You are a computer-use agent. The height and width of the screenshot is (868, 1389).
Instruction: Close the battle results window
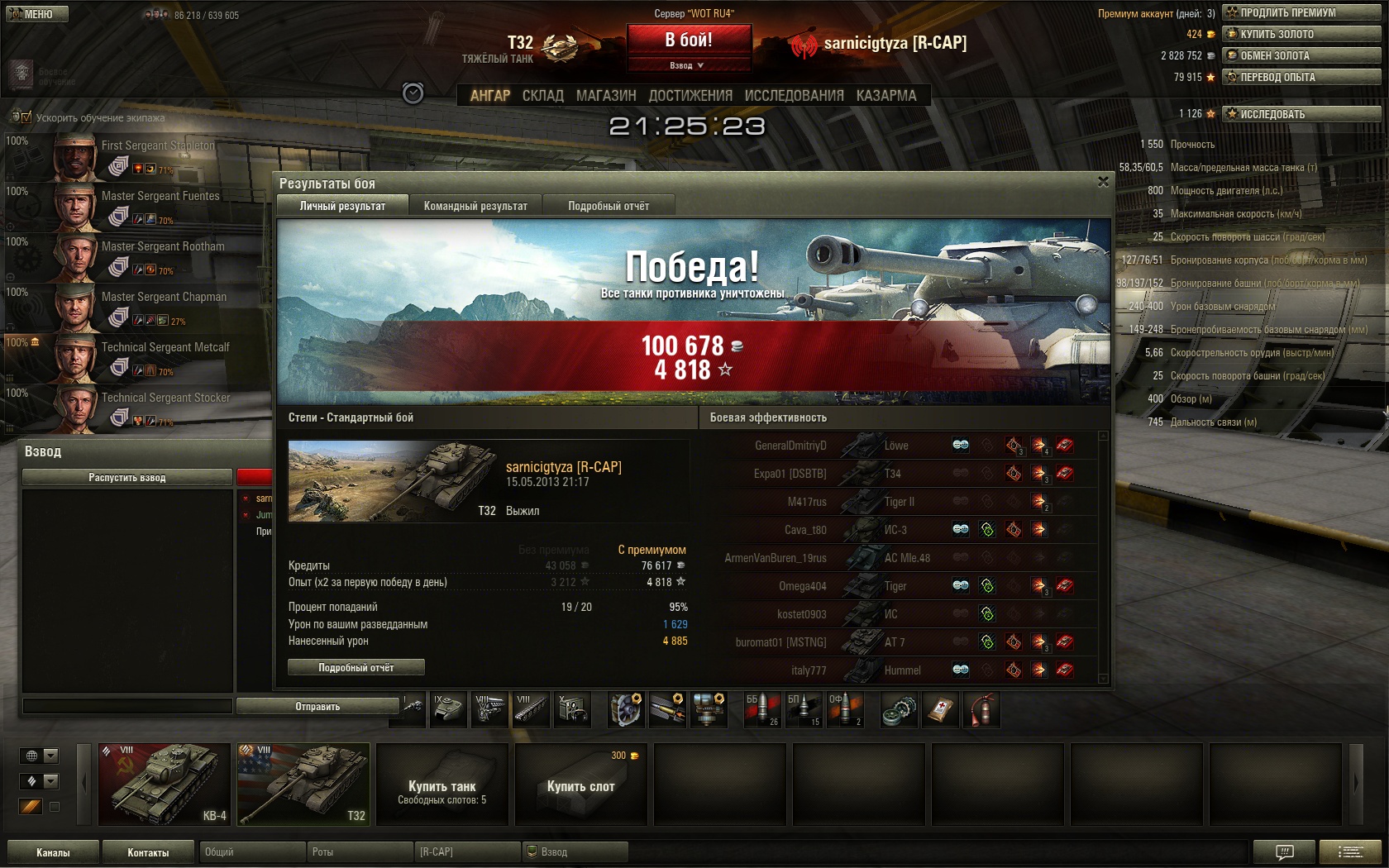tap(1103, 182)
